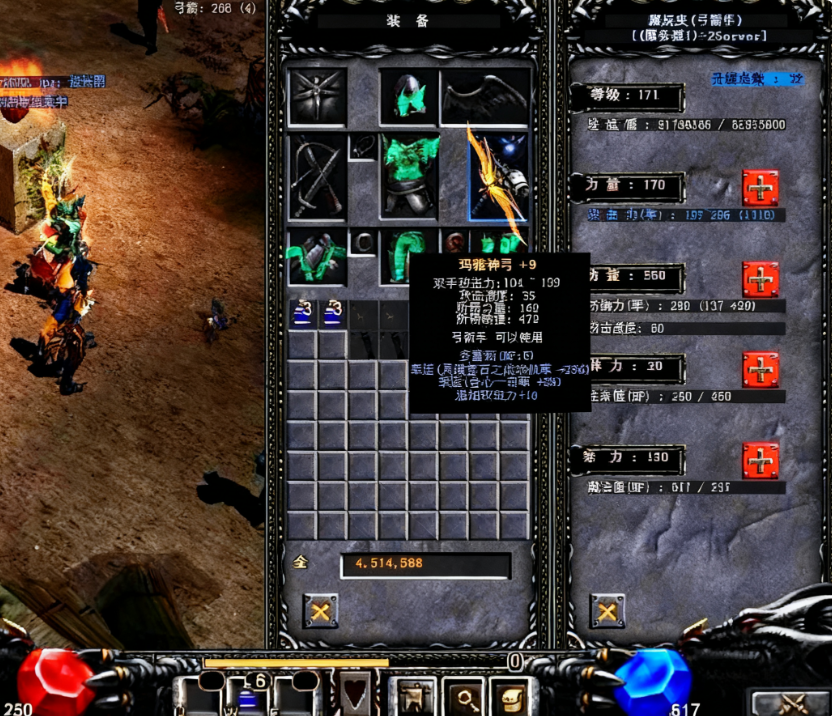Add a point to Vitality (体力)
The width and height of the screenshot is (832, 716).
[x=760, y=370]
